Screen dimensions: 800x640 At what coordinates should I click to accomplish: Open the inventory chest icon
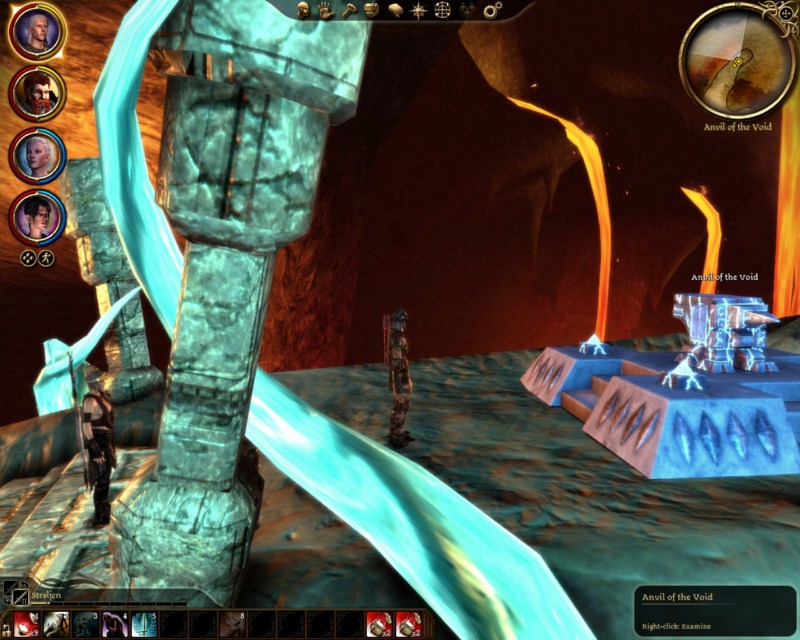point(371,9)
